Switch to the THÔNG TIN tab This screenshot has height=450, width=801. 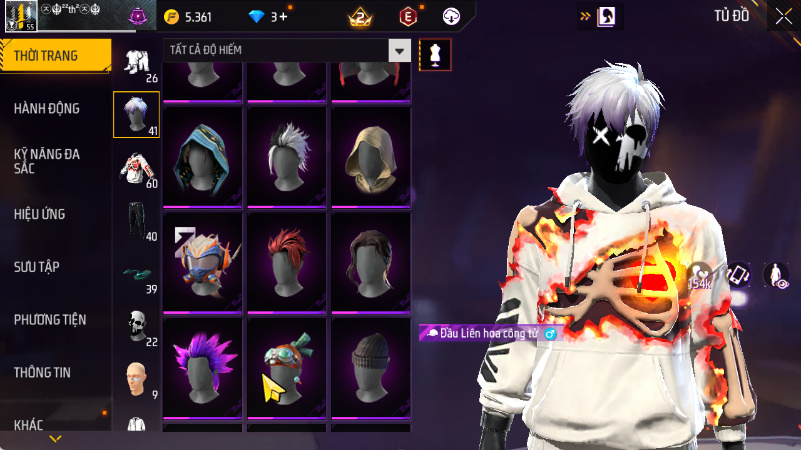[42, 372]
